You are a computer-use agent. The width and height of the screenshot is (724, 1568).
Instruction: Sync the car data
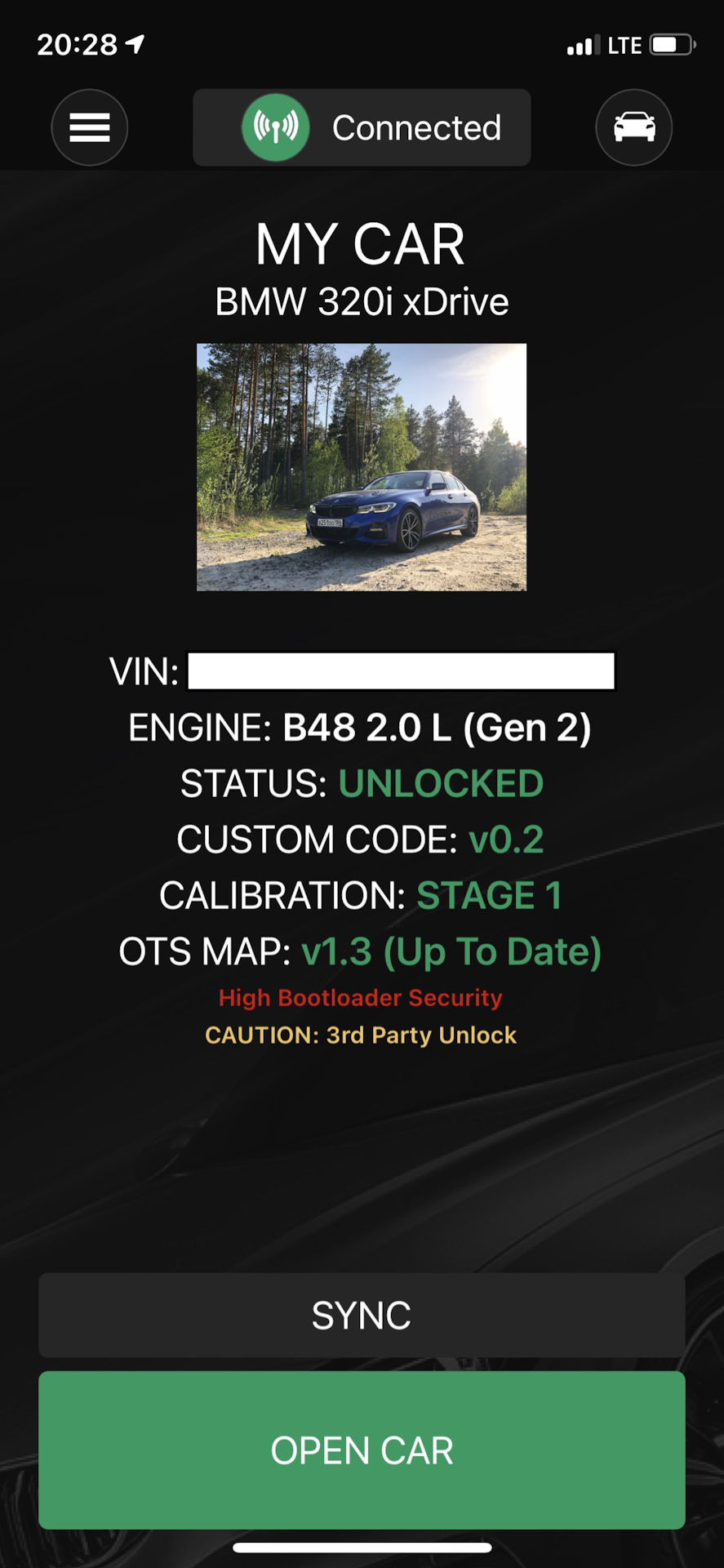click(x=362, y=1316)
